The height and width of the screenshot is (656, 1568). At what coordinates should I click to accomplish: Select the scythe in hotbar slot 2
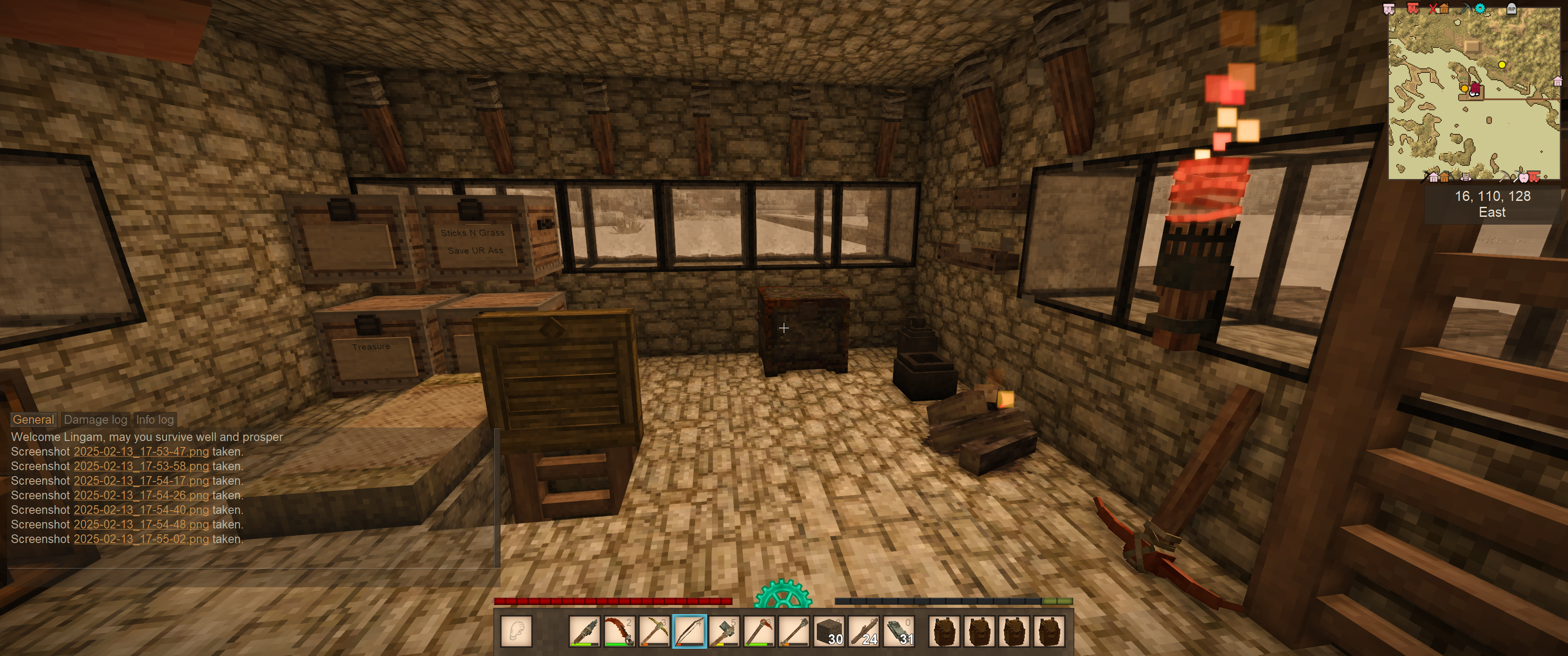(619, 631)
